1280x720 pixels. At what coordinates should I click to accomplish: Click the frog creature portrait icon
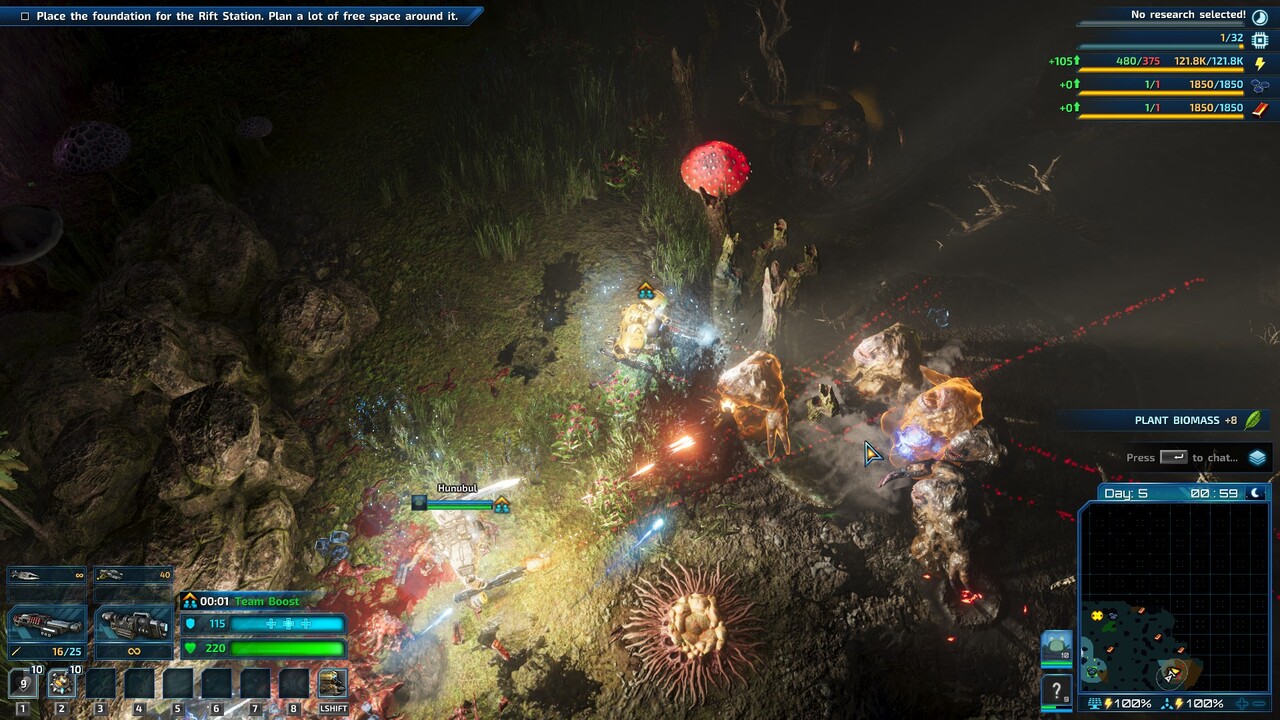(1057, 647)
